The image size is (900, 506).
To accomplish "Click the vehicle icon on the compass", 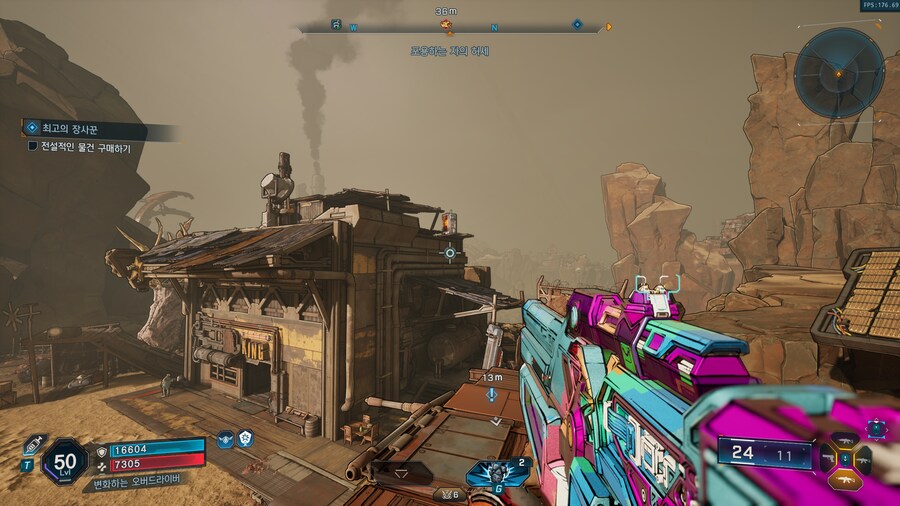I will (x=336, y=23).
